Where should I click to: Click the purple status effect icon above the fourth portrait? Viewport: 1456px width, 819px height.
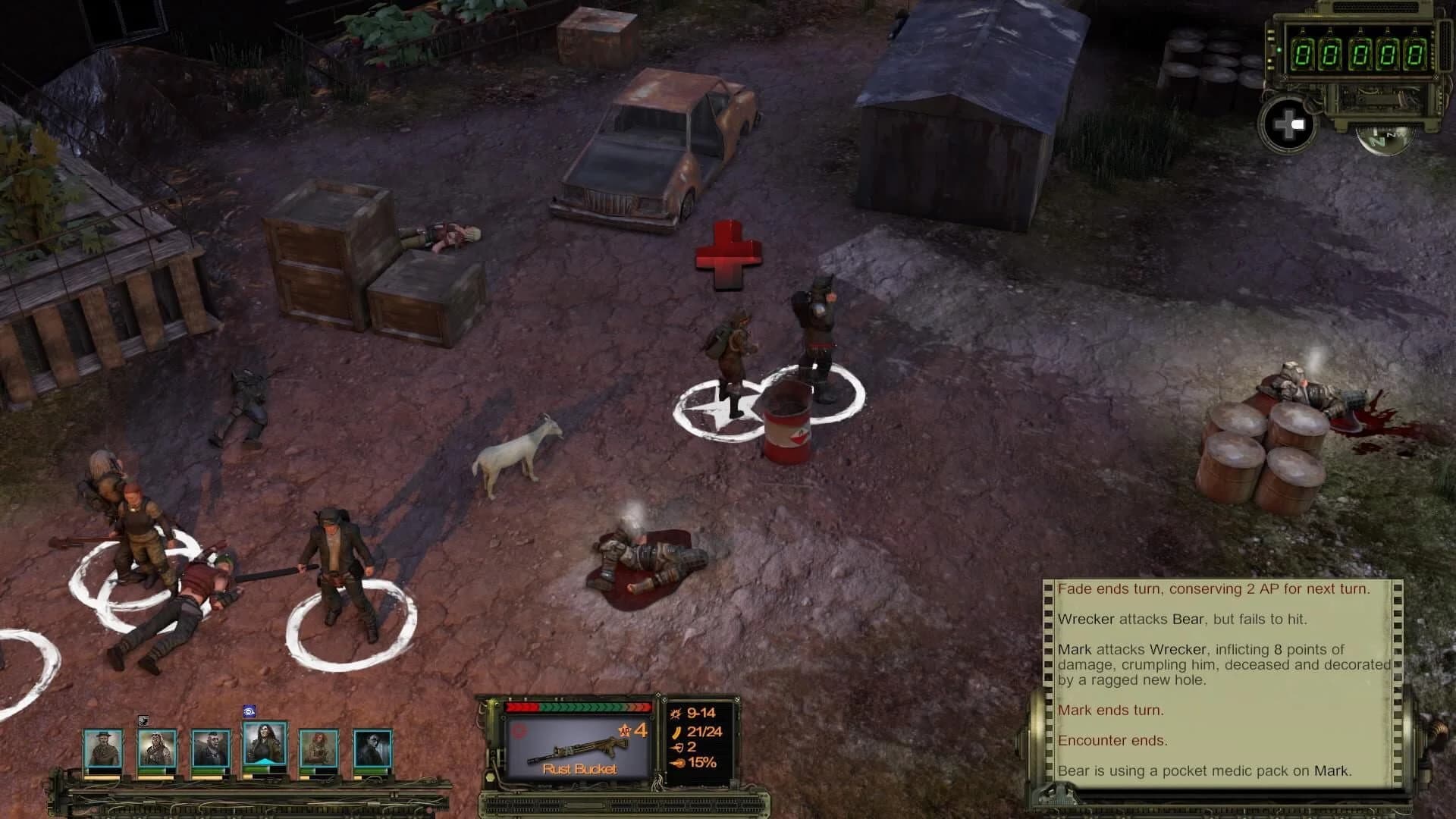(x=249, y=711)
